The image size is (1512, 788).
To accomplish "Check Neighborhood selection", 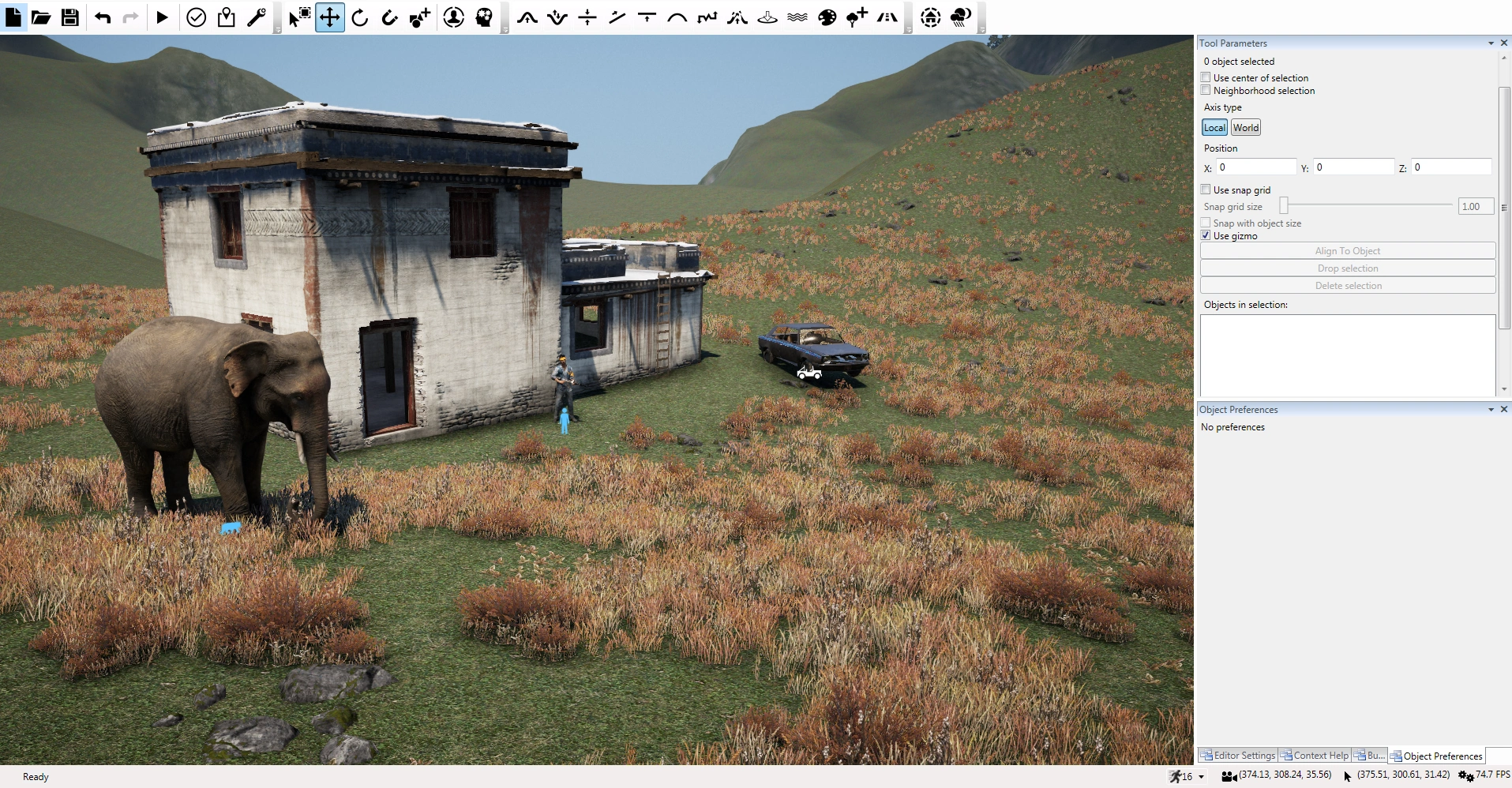I will (1206, 90).
